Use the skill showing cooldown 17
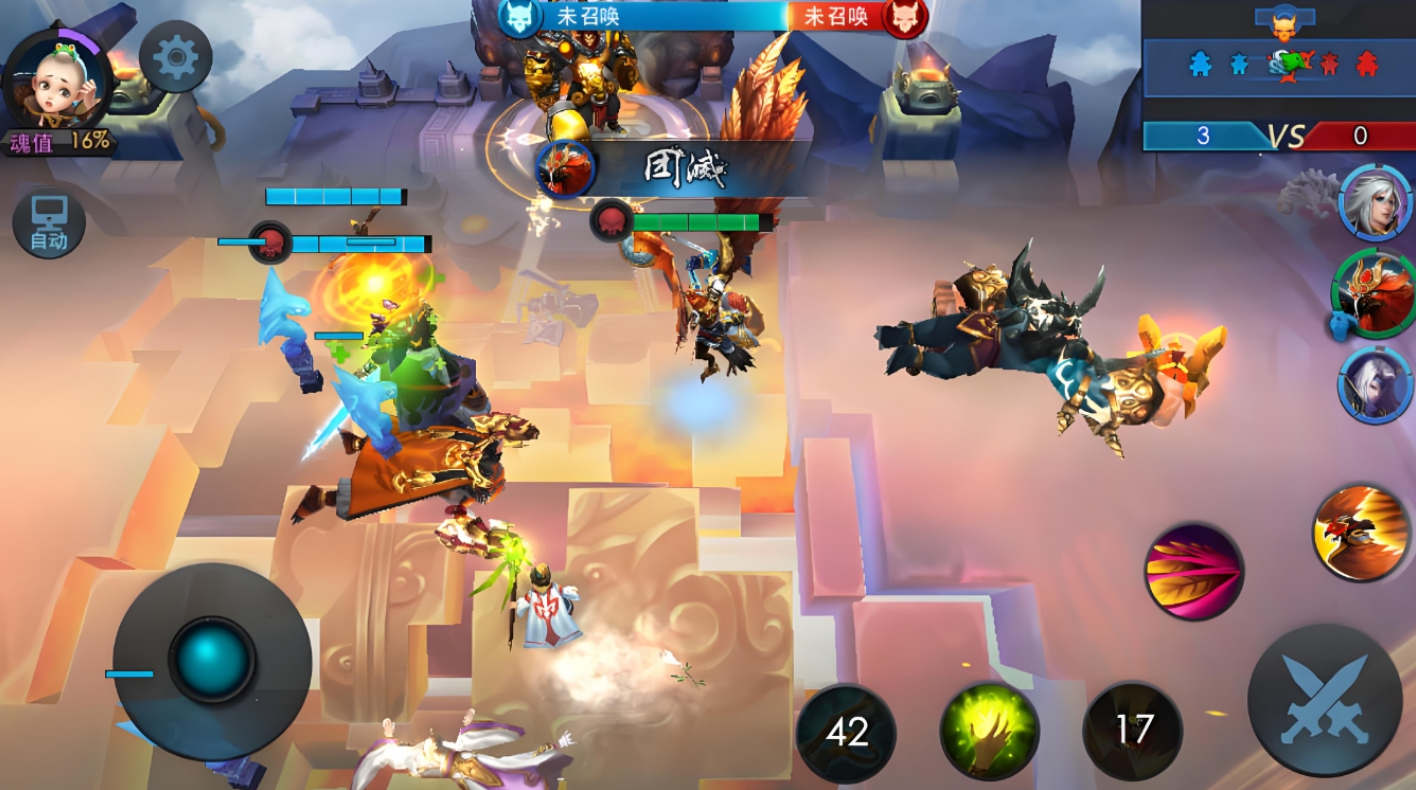This screenshot has width=1416, height=790. point(1133,731)
